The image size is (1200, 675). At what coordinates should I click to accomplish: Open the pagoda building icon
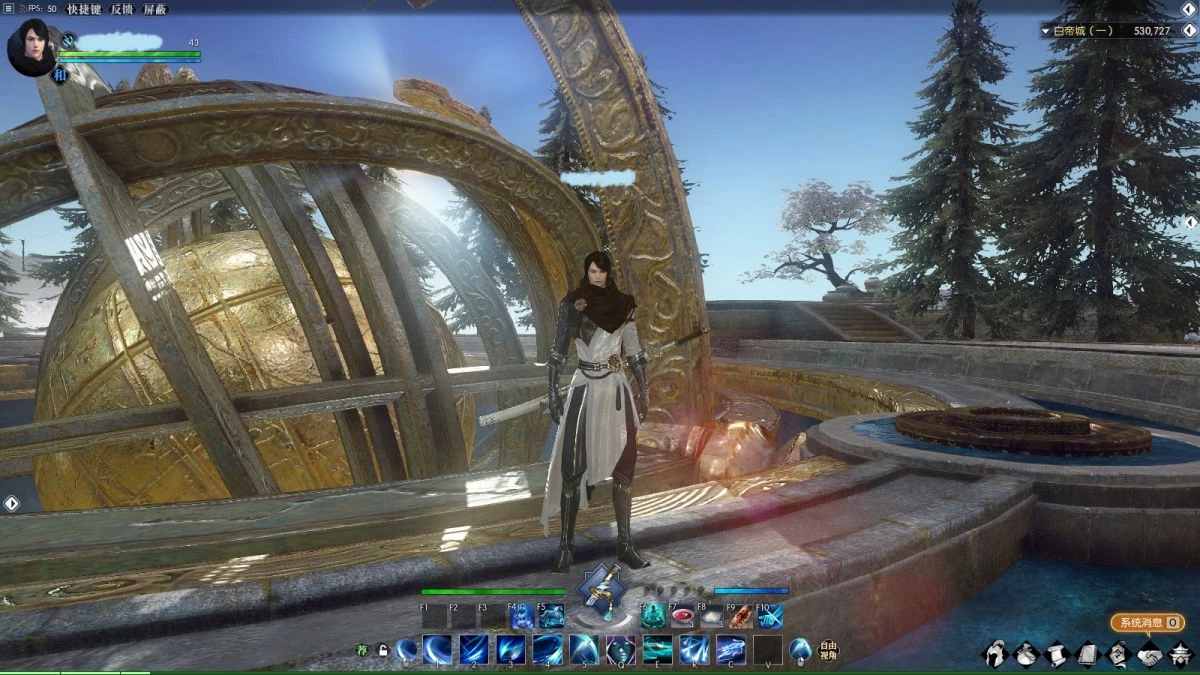1180,654
